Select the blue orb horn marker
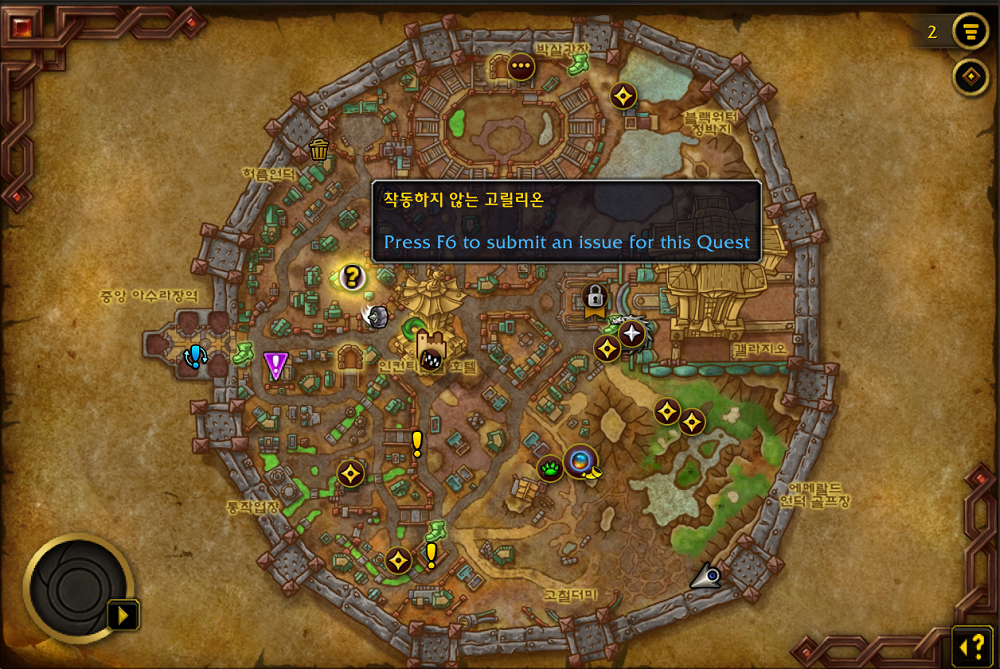The width and height of the screenshot is (1000, 669). [x=580, y=461]
